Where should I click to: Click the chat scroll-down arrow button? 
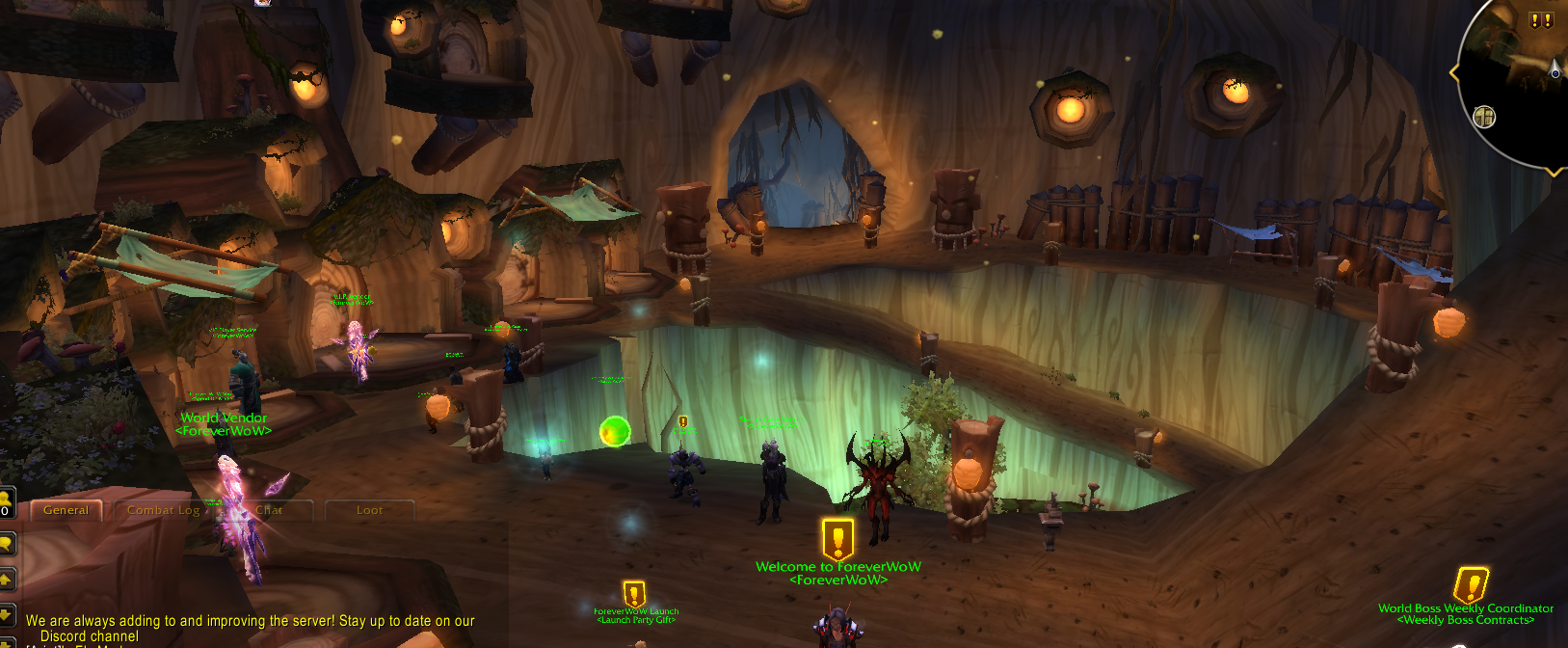5,615
